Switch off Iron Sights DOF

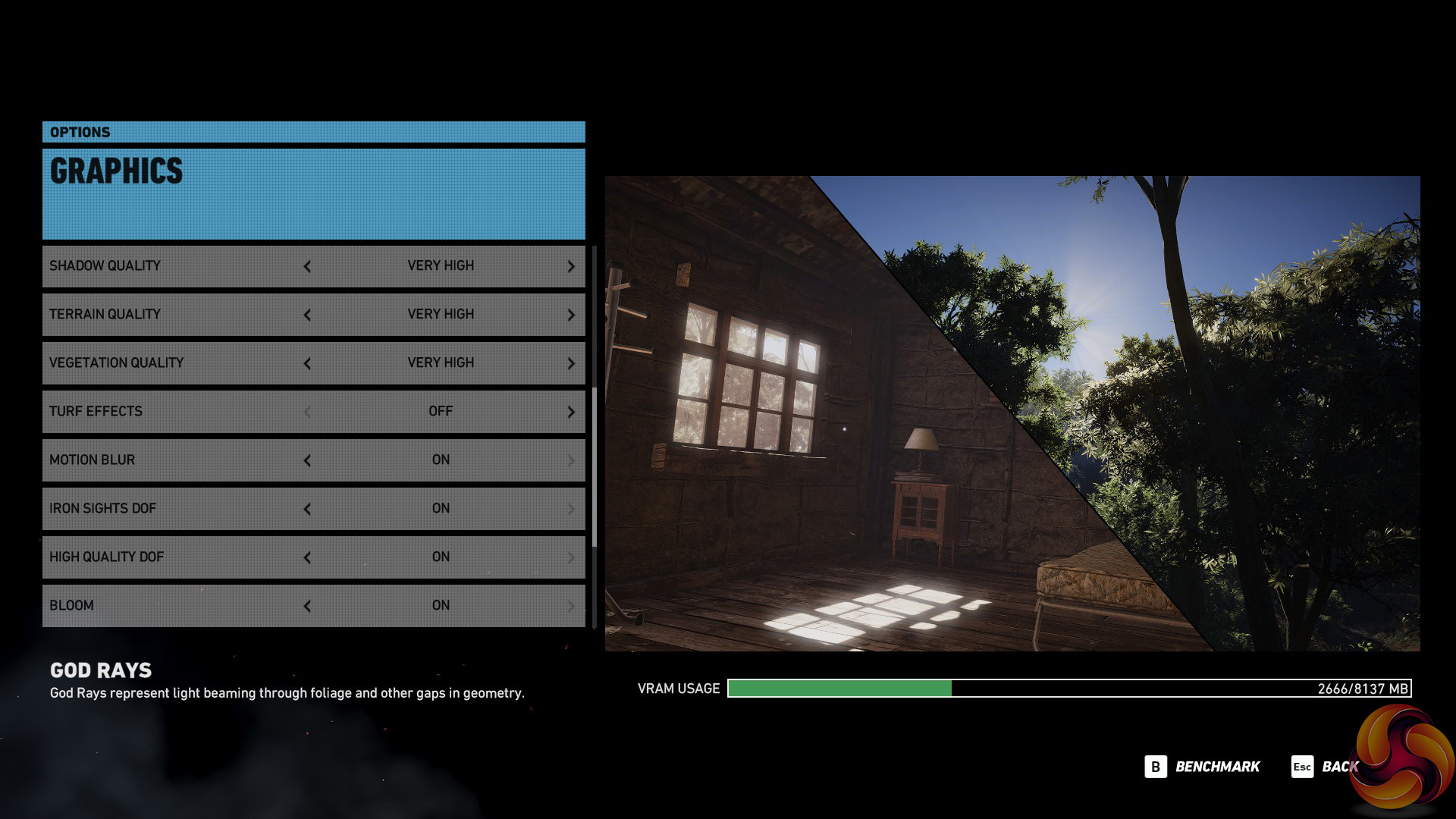pyautogui.click(x=307, y=509)
